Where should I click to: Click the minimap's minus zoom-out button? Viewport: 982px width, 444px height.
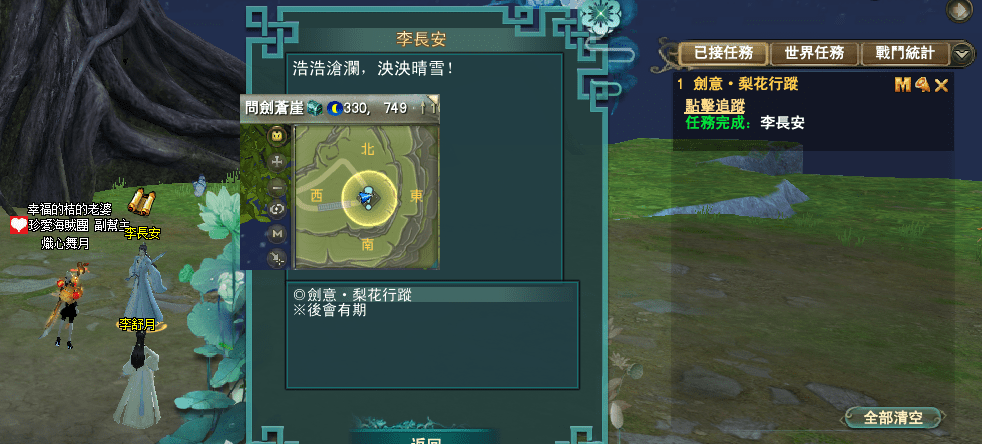(x=277, y=185)
